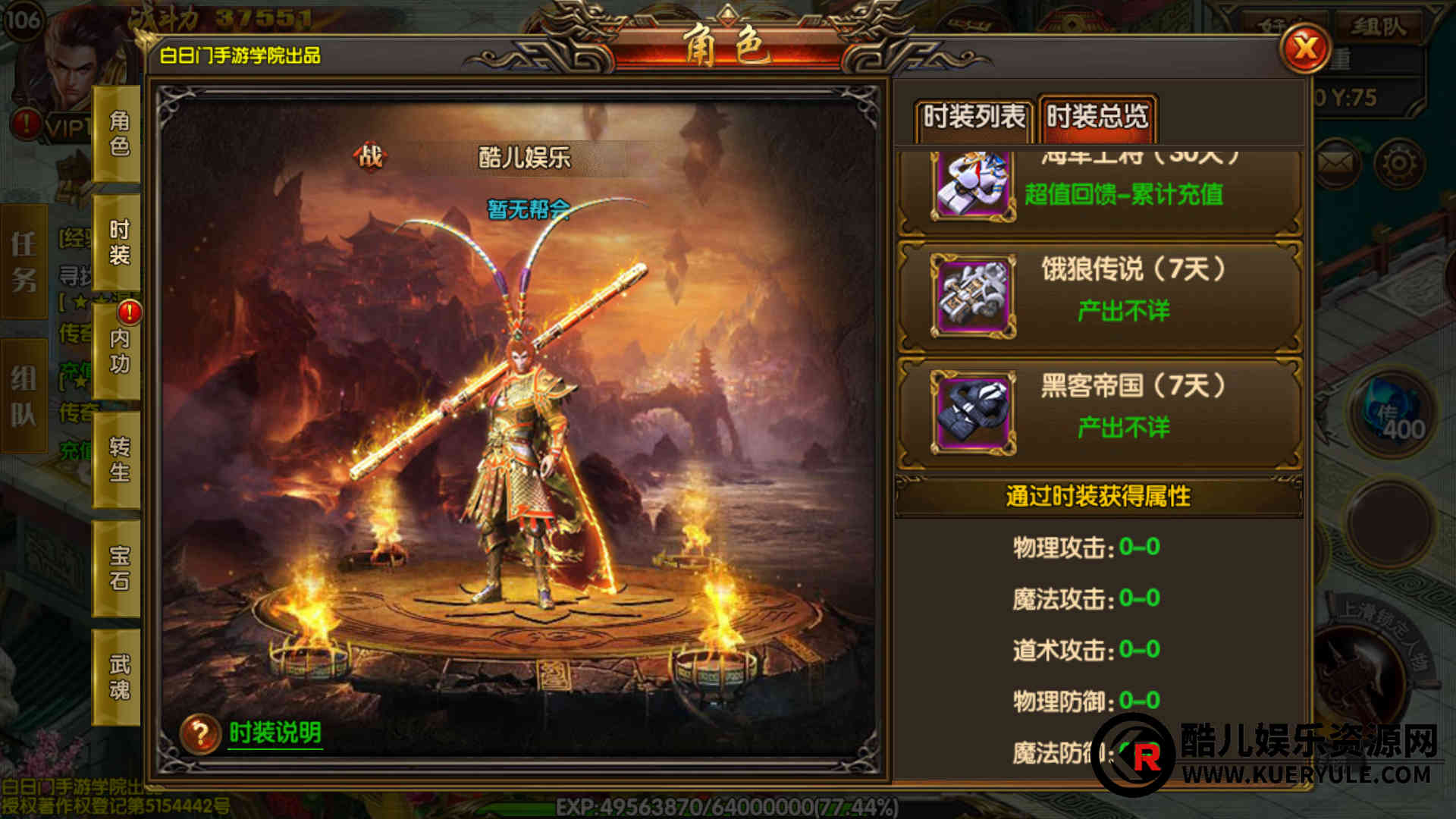
Task: Open the 时装说明 help link
Action: click(x=275, y=733)
